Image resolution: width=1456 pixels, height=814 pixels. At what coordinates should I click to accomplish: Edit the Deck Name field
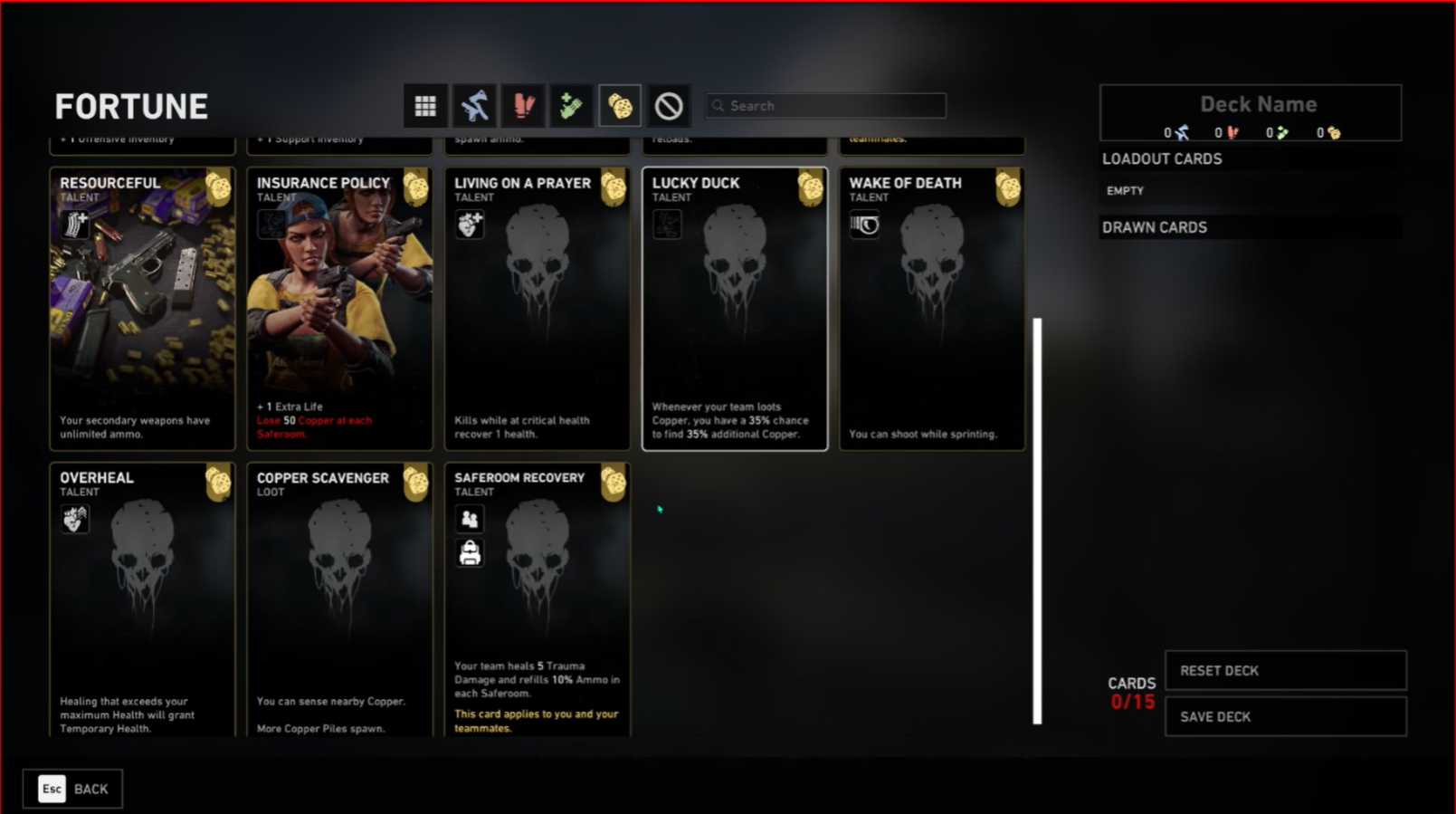[1257, 104]
